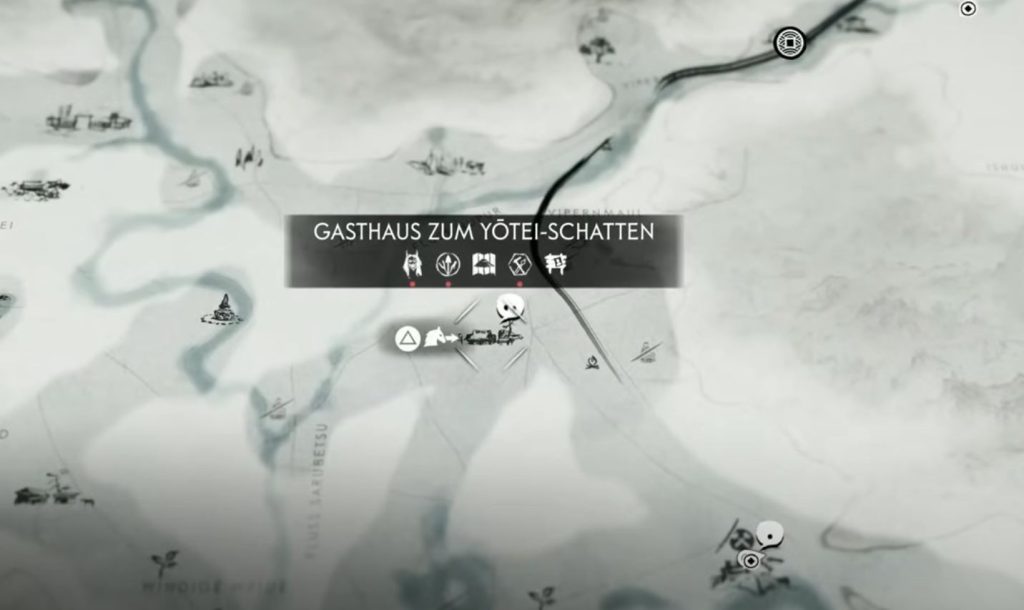Choose the circular arrows emblem in the tooltip

(x=447, y=264)
